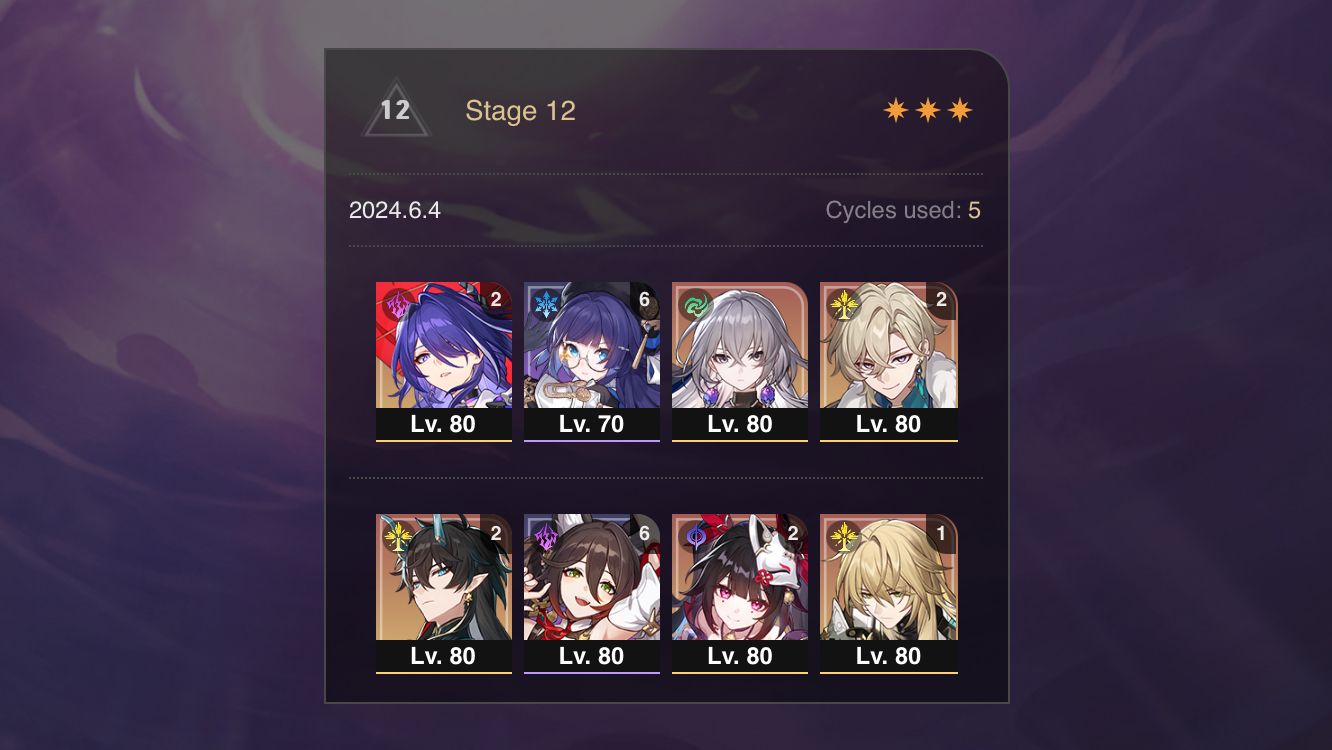
Task: Open the Stage 12 title heading
Action: point(522,111)
